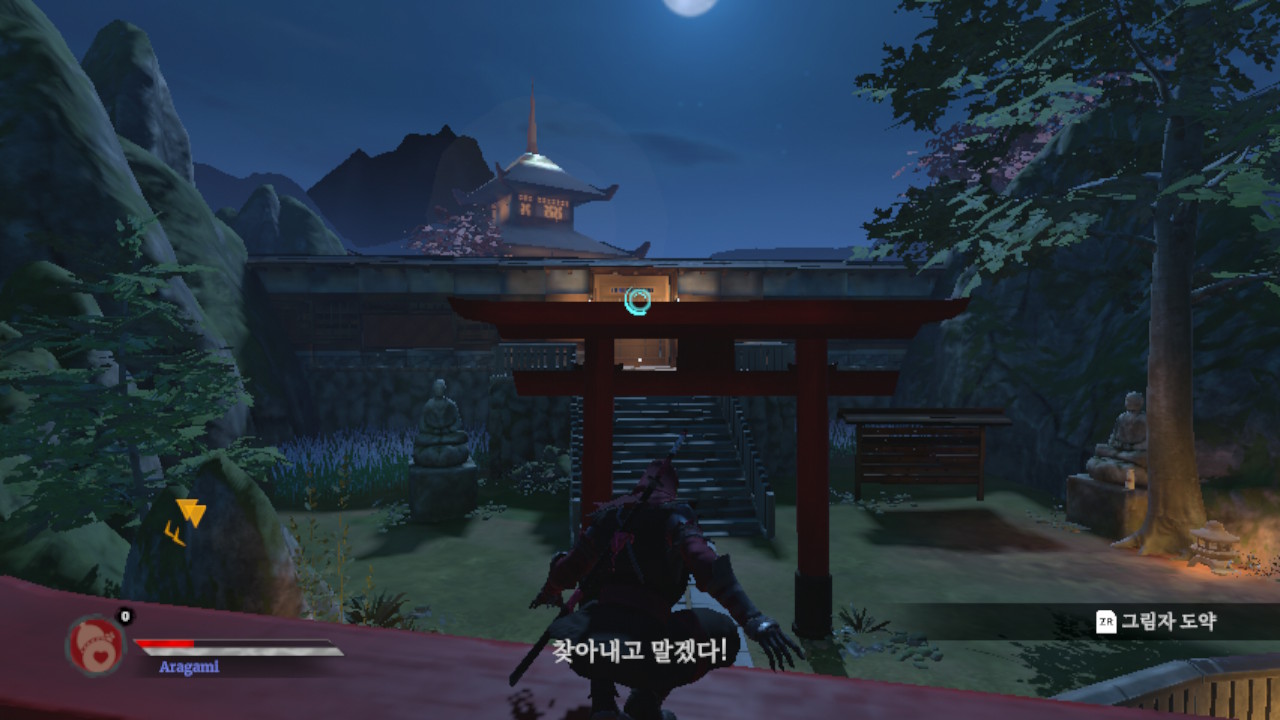Click the kill counter badge showing 0

[x=124, y=617]
